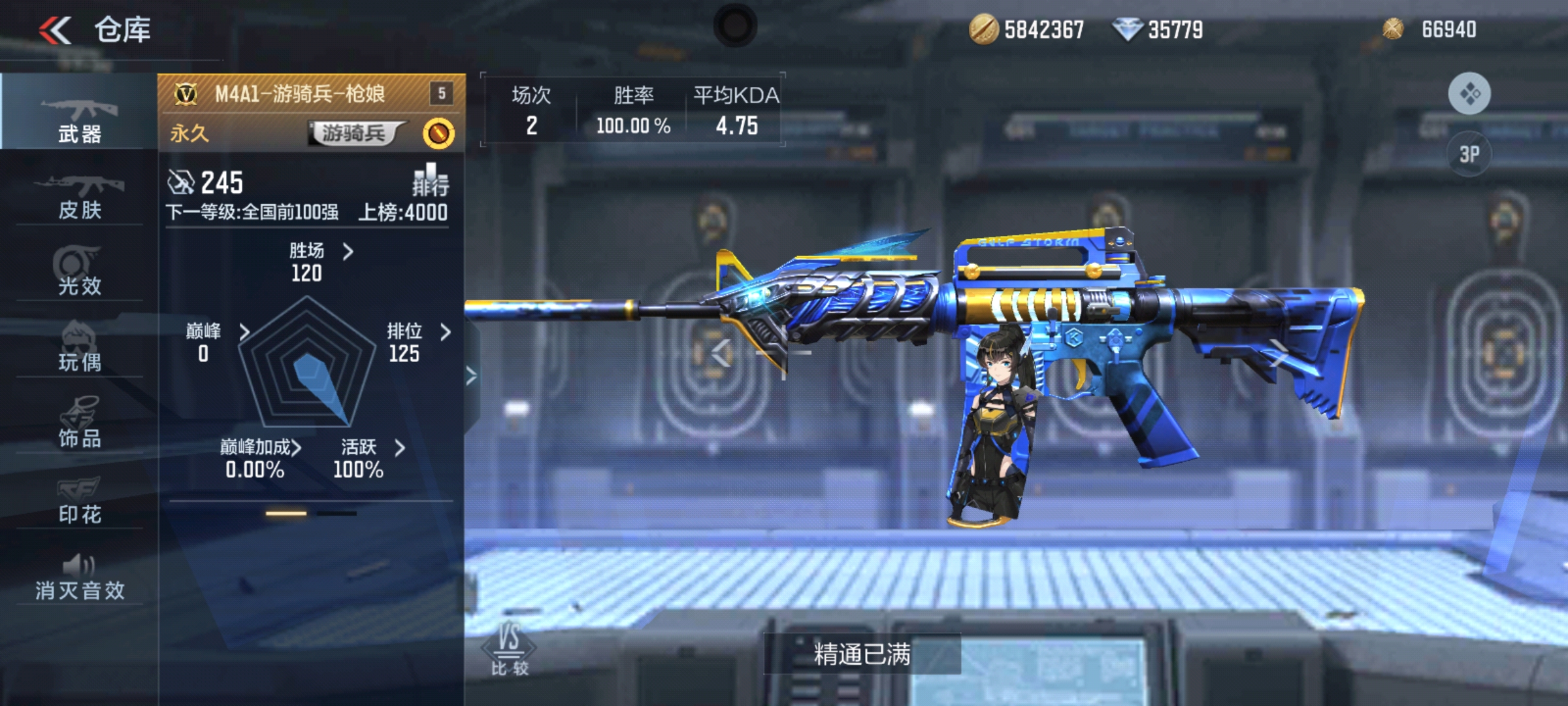Show 胜场 win count details
The height and width of the screenshot is (706, 1568).
pos(320,260)
